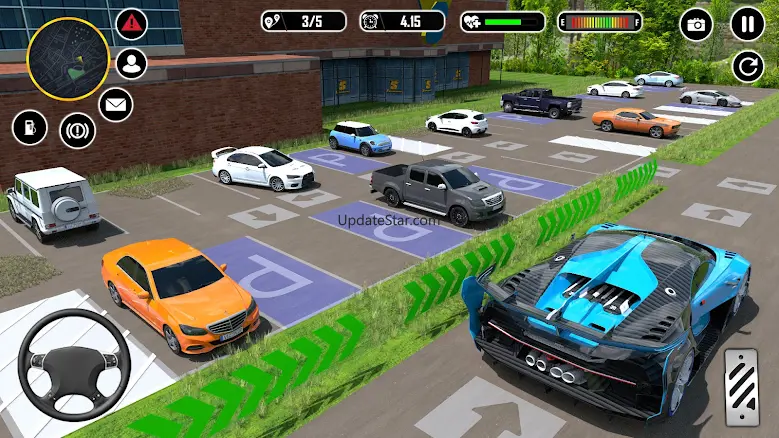Screen dimensions: 779x438
Task: Open the envelope mail icon
Action: click(115, 103)
